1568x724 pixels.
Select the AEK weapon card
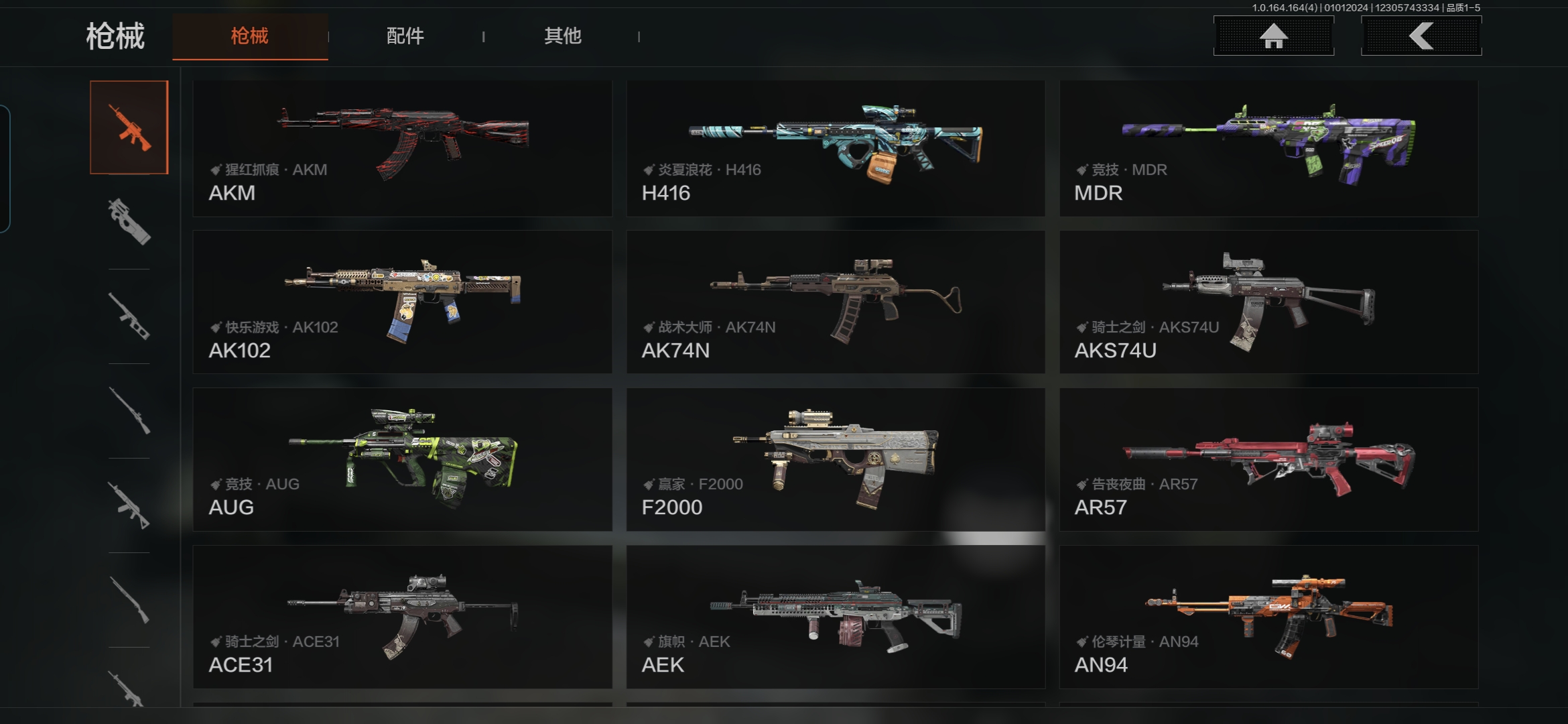click(x=836, y=617)
